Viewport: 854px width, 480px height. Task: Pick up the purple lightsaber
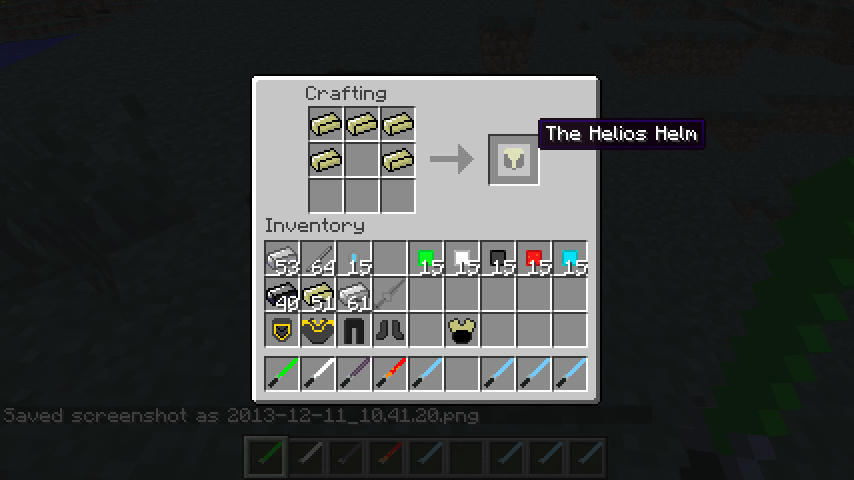(354, 373)
